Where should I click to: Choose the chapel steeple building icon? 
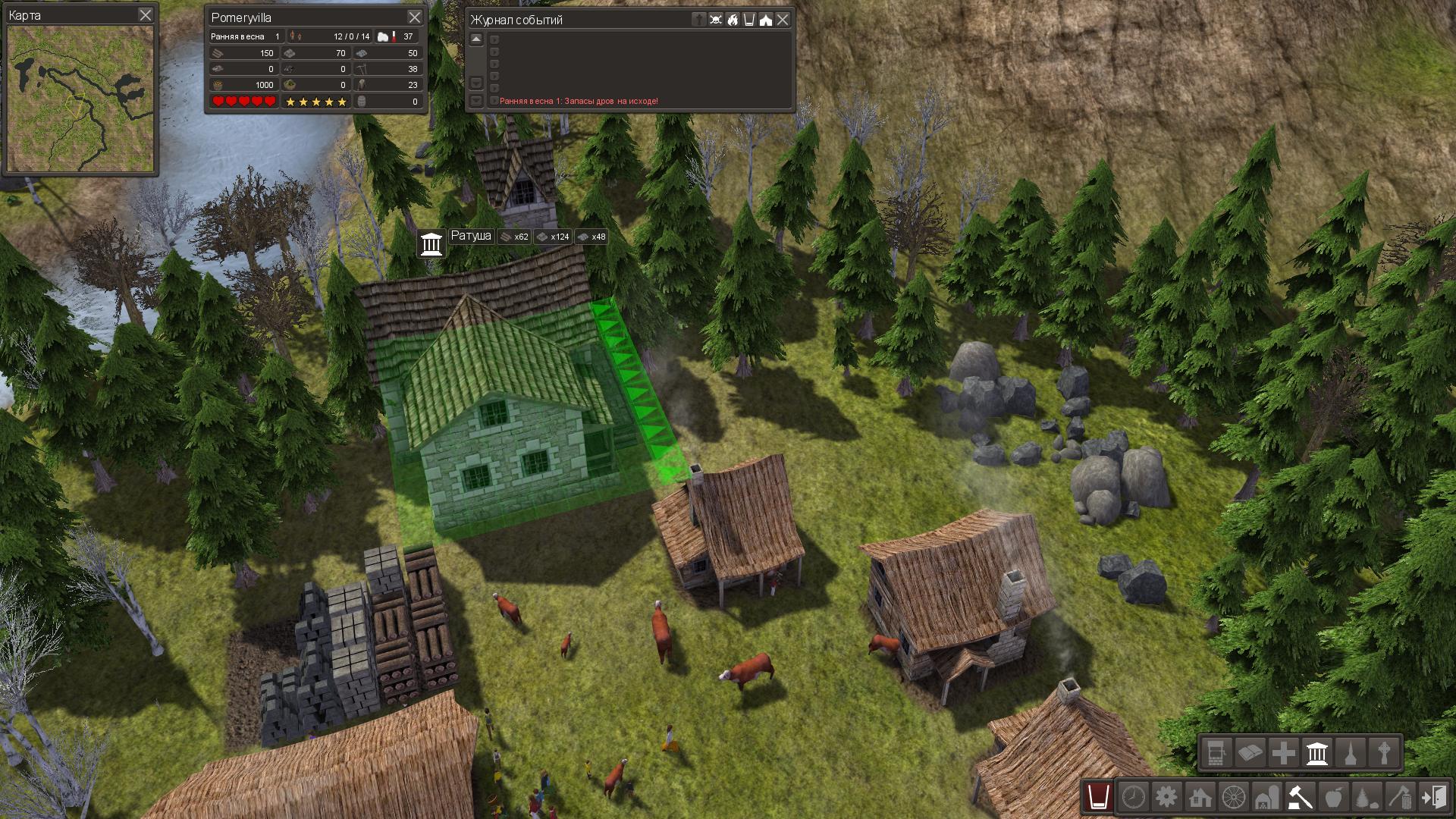coord(1351,753)
